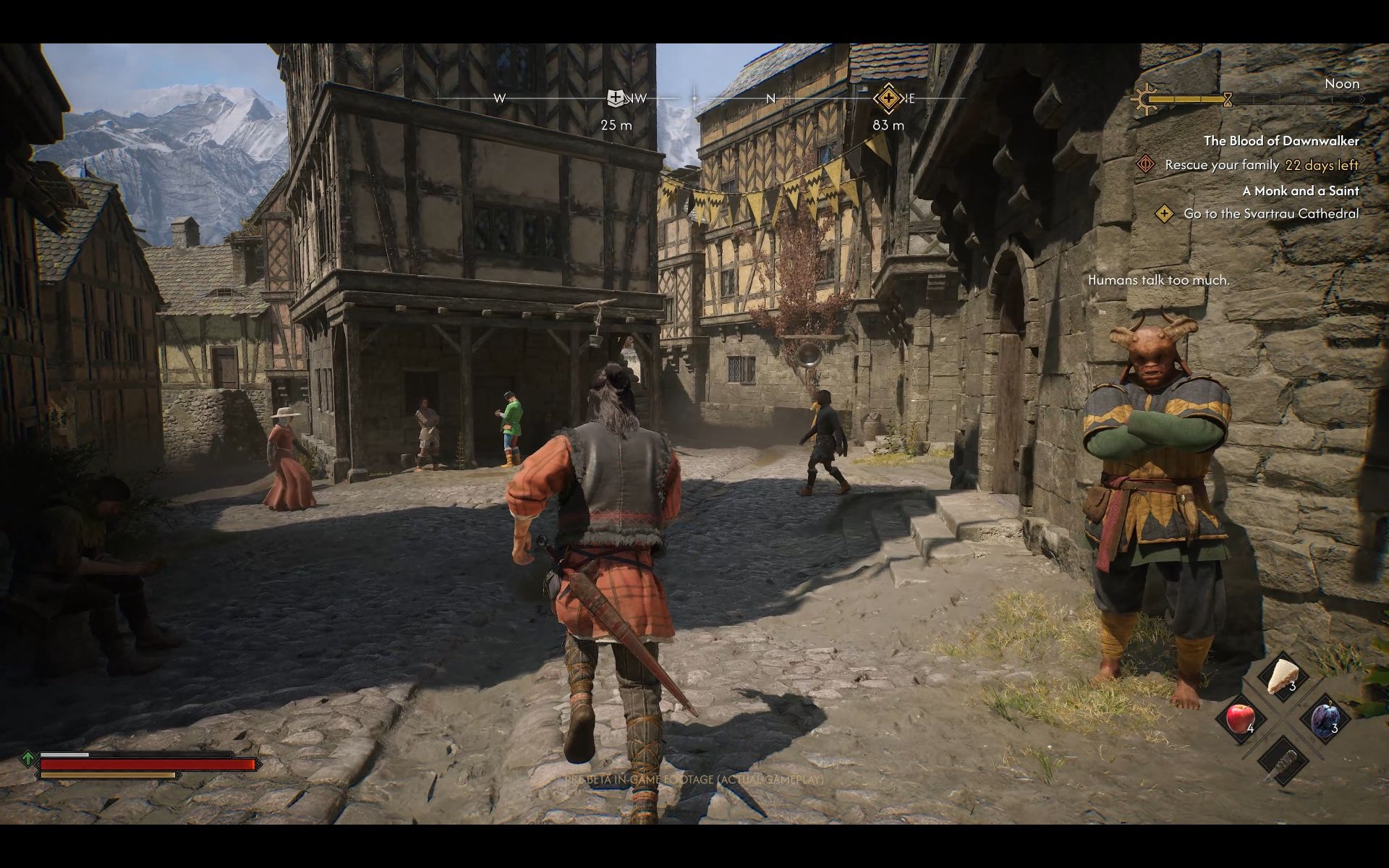
Task: Click the gold quest marker on the compass
Action: 888,98
